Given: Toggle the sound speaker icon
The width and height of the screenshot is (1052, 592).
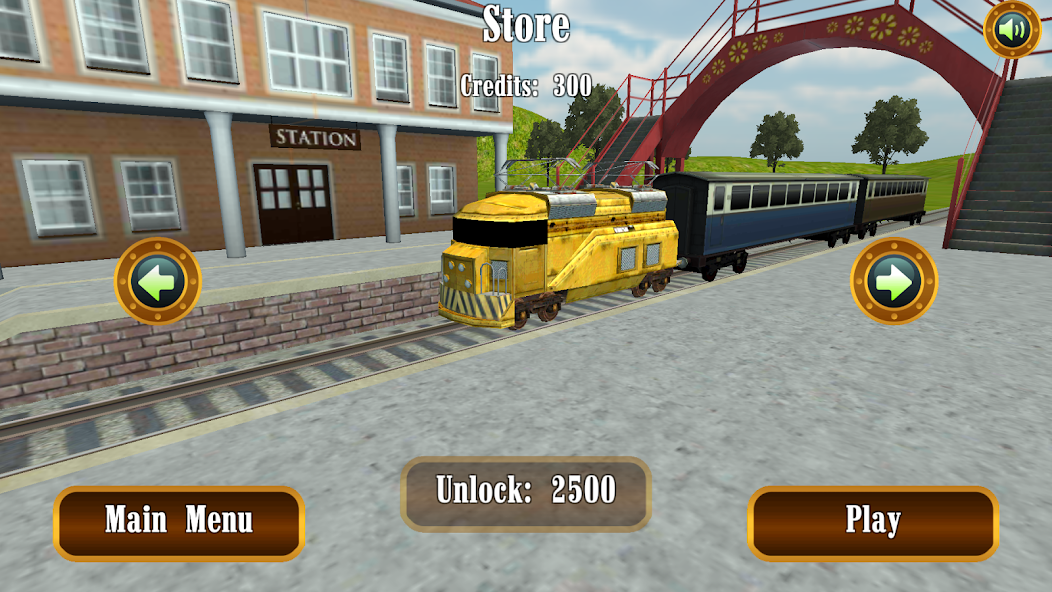Looking at the screenshot, I should tap(1012, 30).
